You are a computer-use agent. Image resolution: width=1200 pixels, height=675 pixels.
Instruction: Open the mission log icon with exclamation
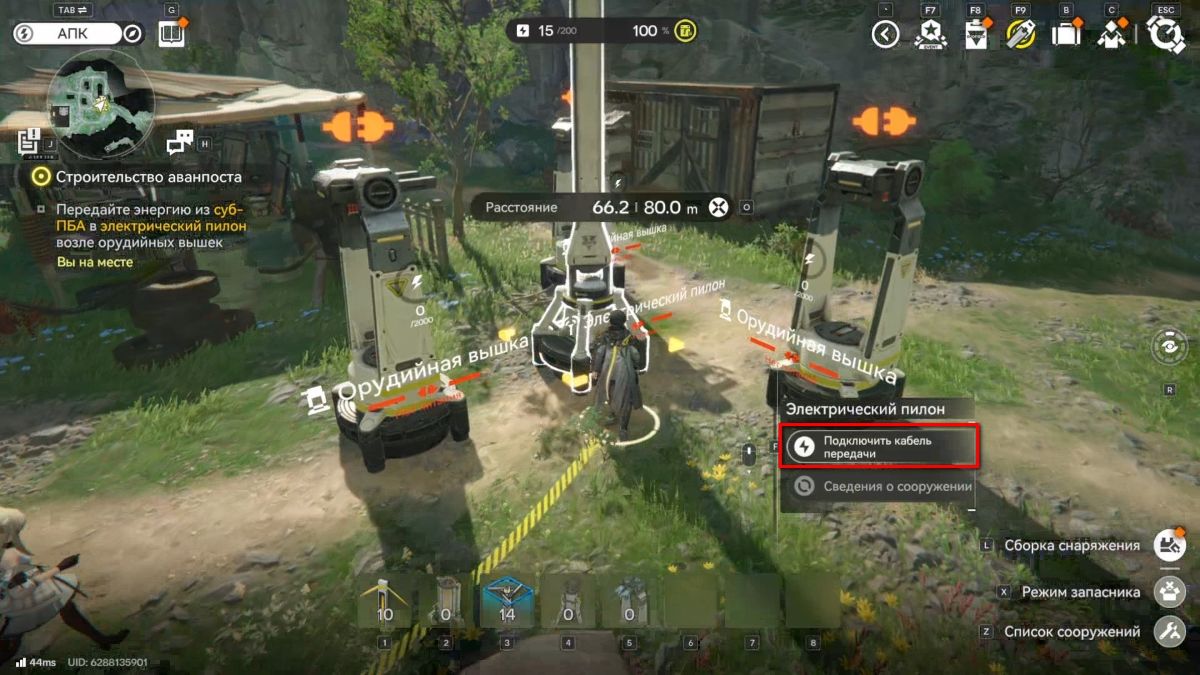pyautogui.click(x=29, y=143)
